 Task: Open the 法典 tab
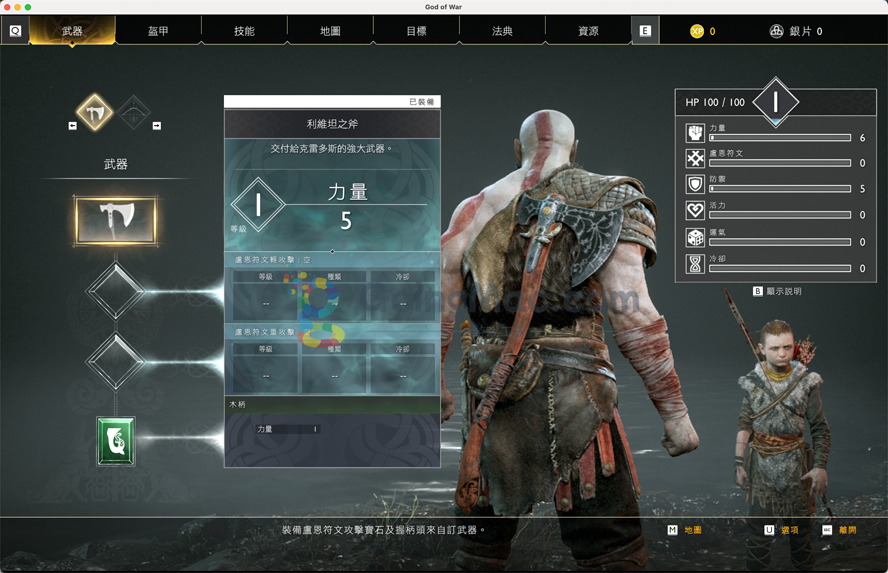502,31
